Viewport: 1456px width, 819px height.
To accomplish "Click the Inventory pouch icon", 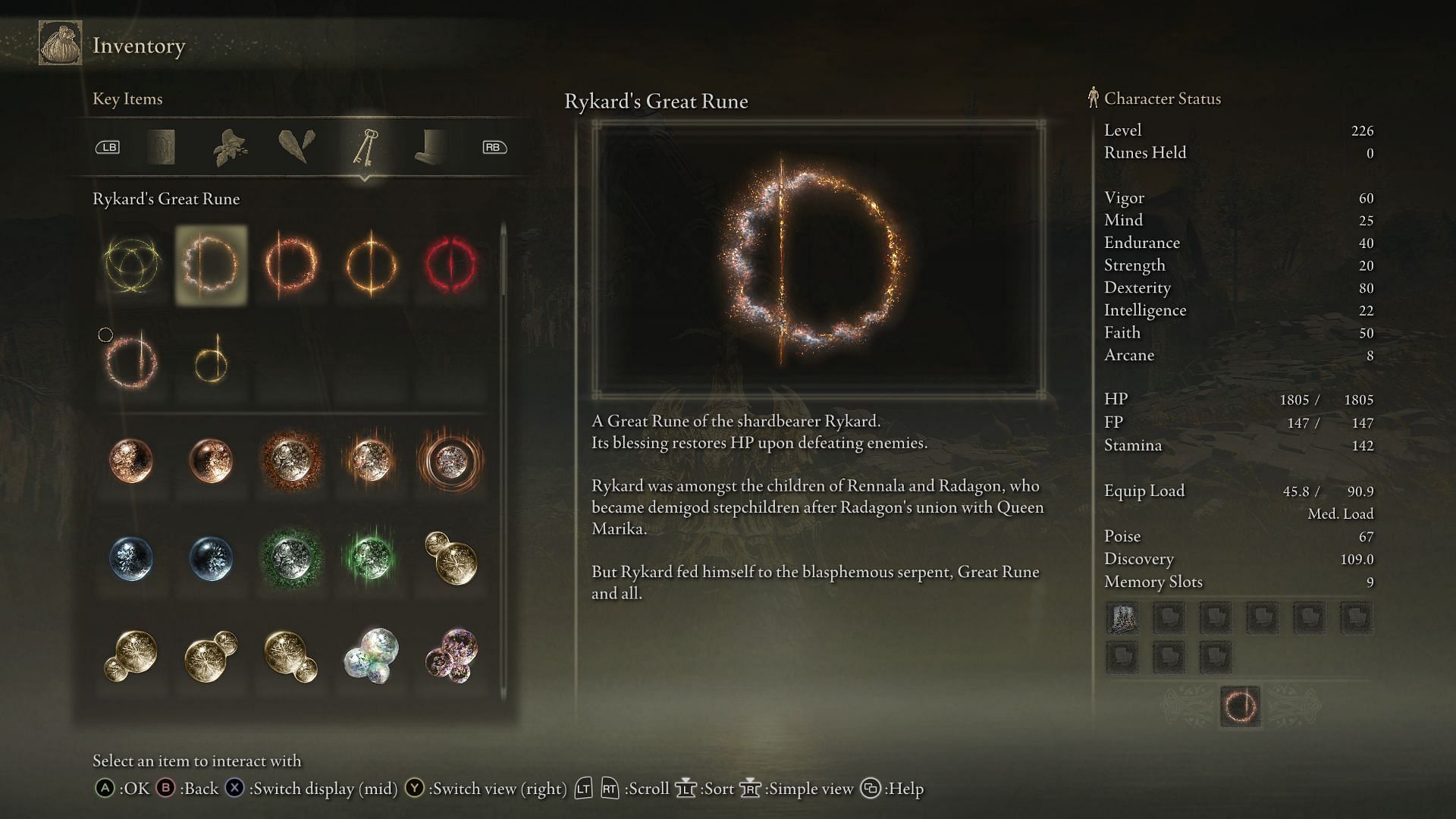I will tap(61, 45).
